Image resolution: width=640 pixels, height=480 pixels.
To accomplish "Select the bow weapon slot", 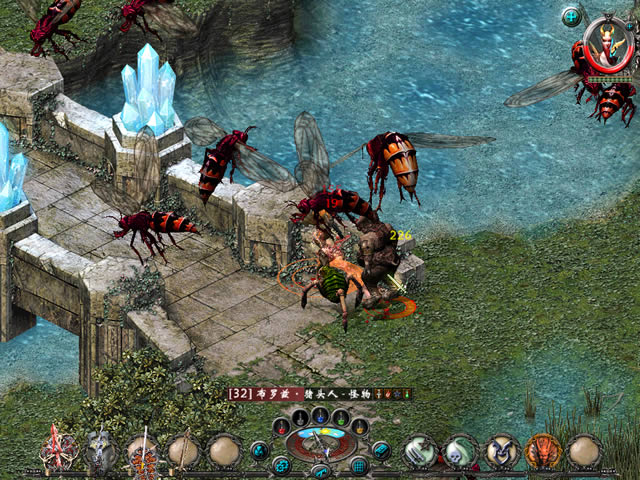I will [183, 452].
